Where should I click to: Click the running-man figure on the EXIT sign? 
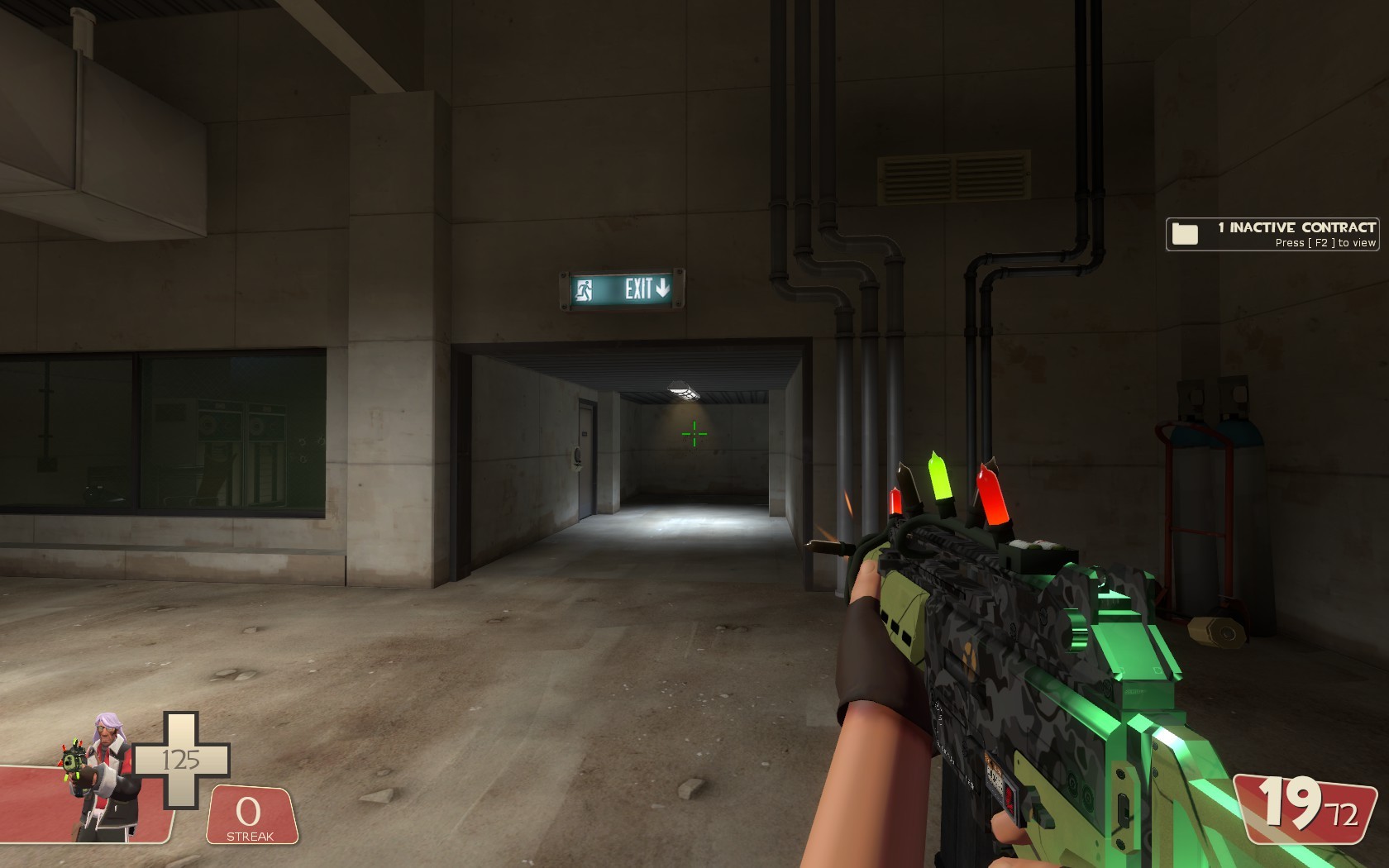click(x=585, y=290)
